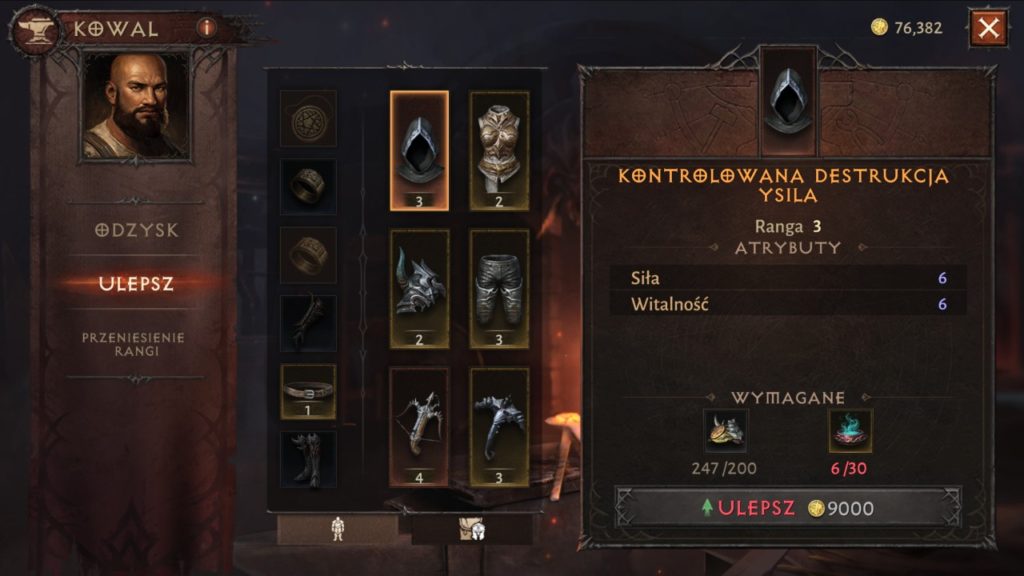1024x576 pixels.
Task: Pick the chest armor slot
Action: pyautogui.click(x=499, y=151)
